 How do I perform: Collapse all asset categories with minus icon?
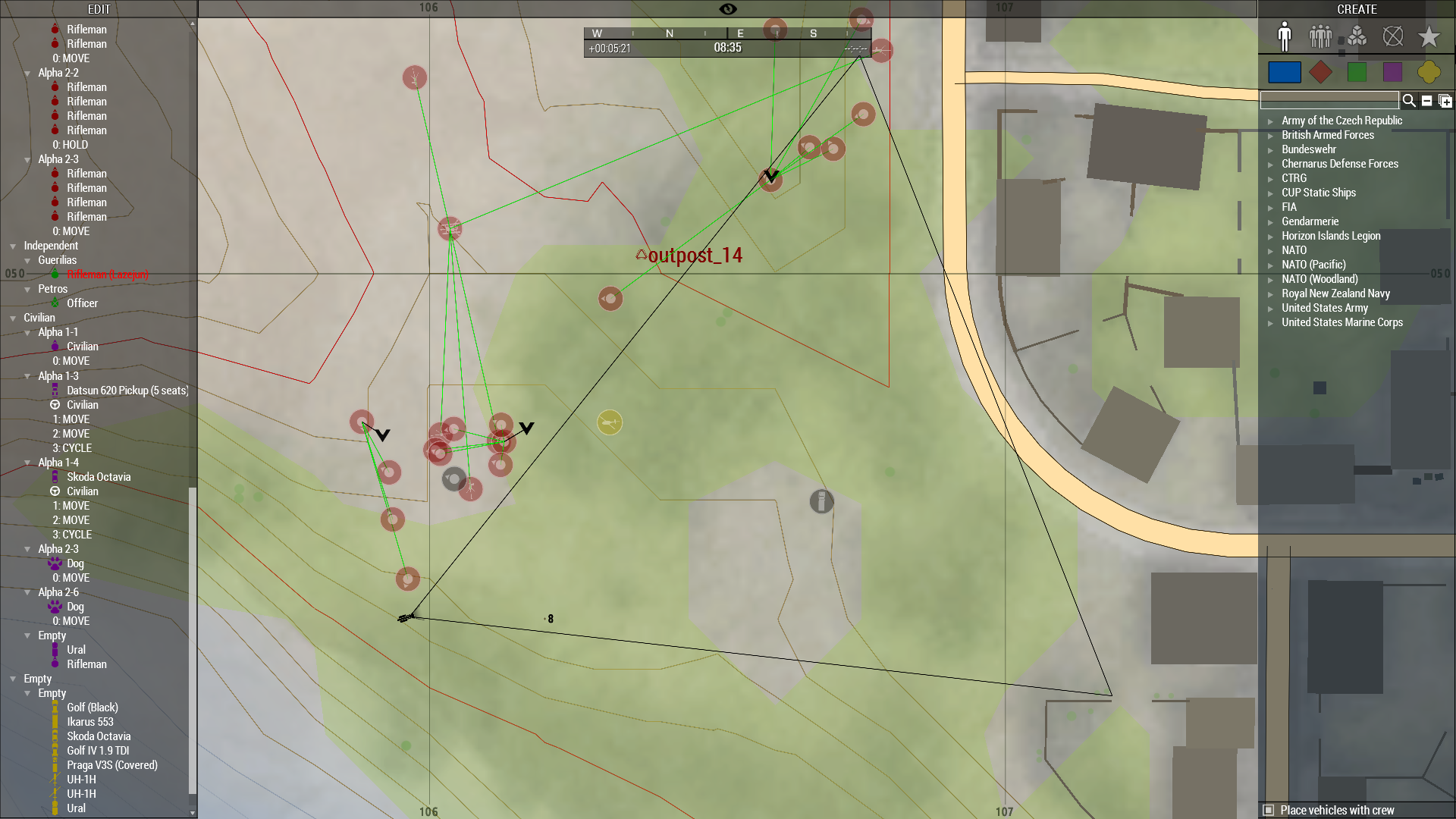(x=1427, y=100)
